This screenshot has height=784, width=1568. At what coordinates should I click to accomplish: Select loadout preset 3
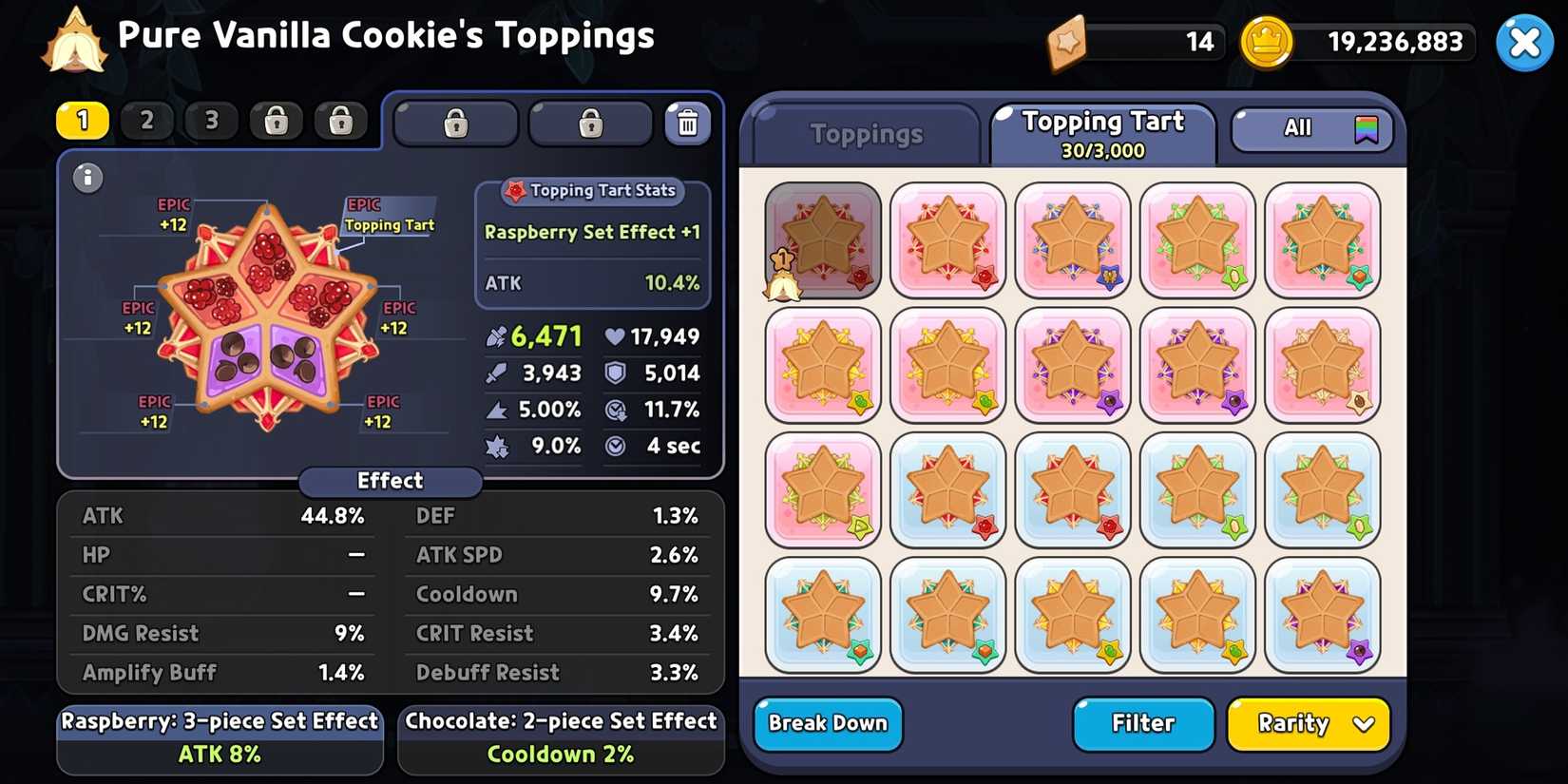pyautogui.click(x=211, y=121)
